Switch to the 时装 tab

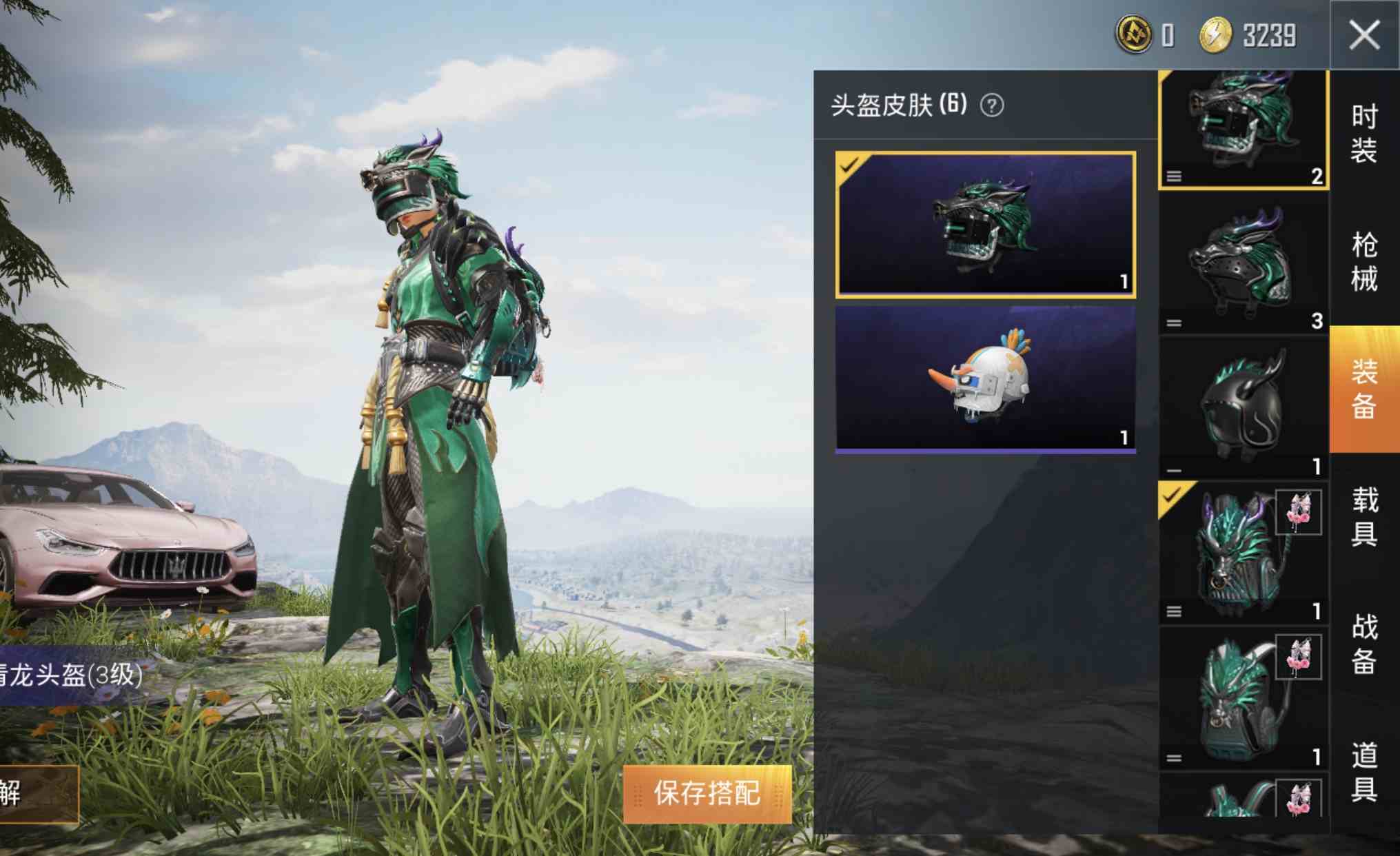click(x=1363, y=134)
